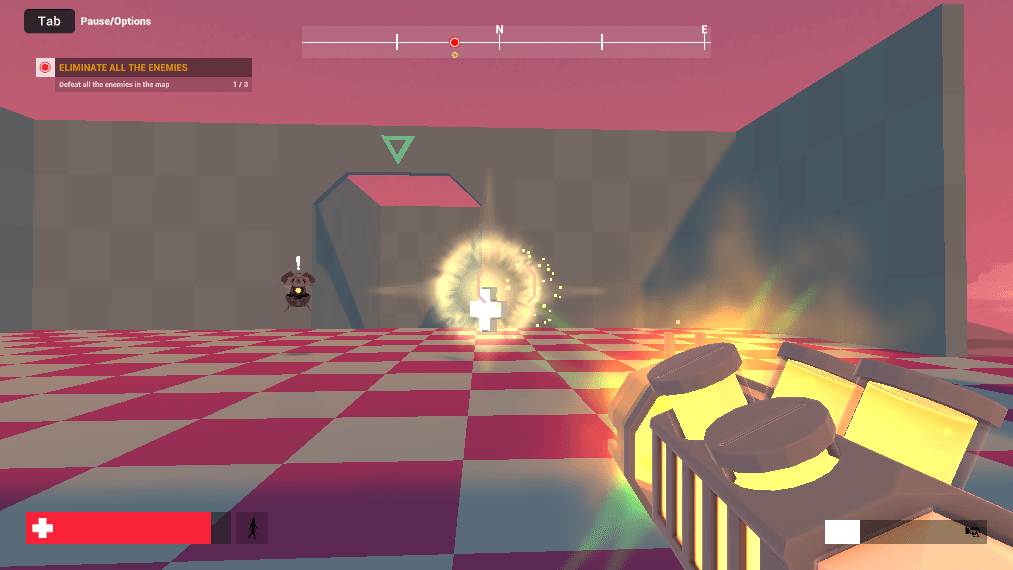Select the Eliminate All The Enemies objective

123,68
